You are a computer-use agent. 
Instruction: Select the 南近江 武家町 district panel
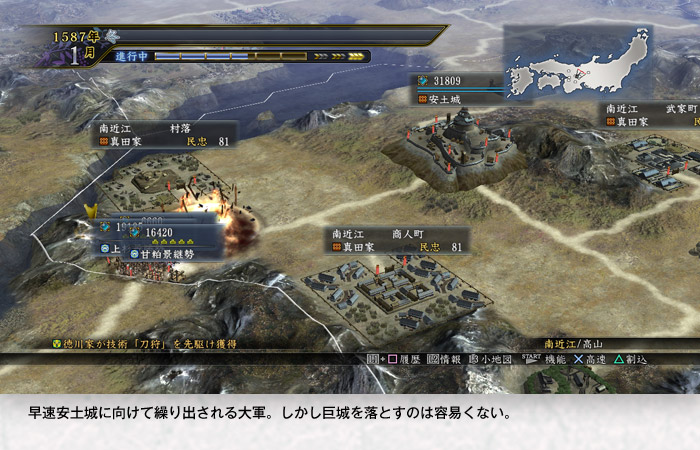click(x=650, y=114)
